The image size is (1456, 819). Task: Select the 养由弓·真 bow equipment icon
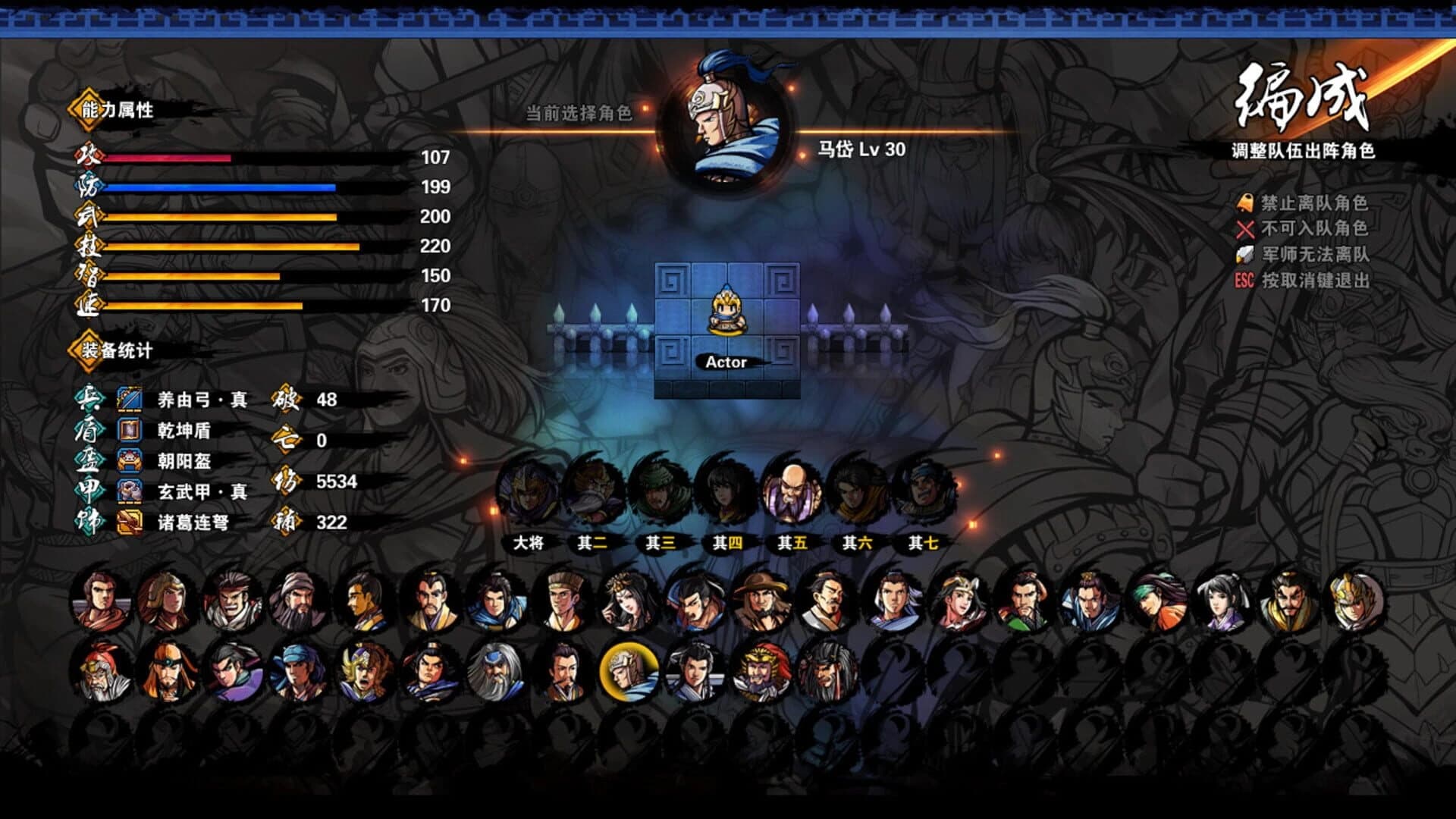(129, 397)
